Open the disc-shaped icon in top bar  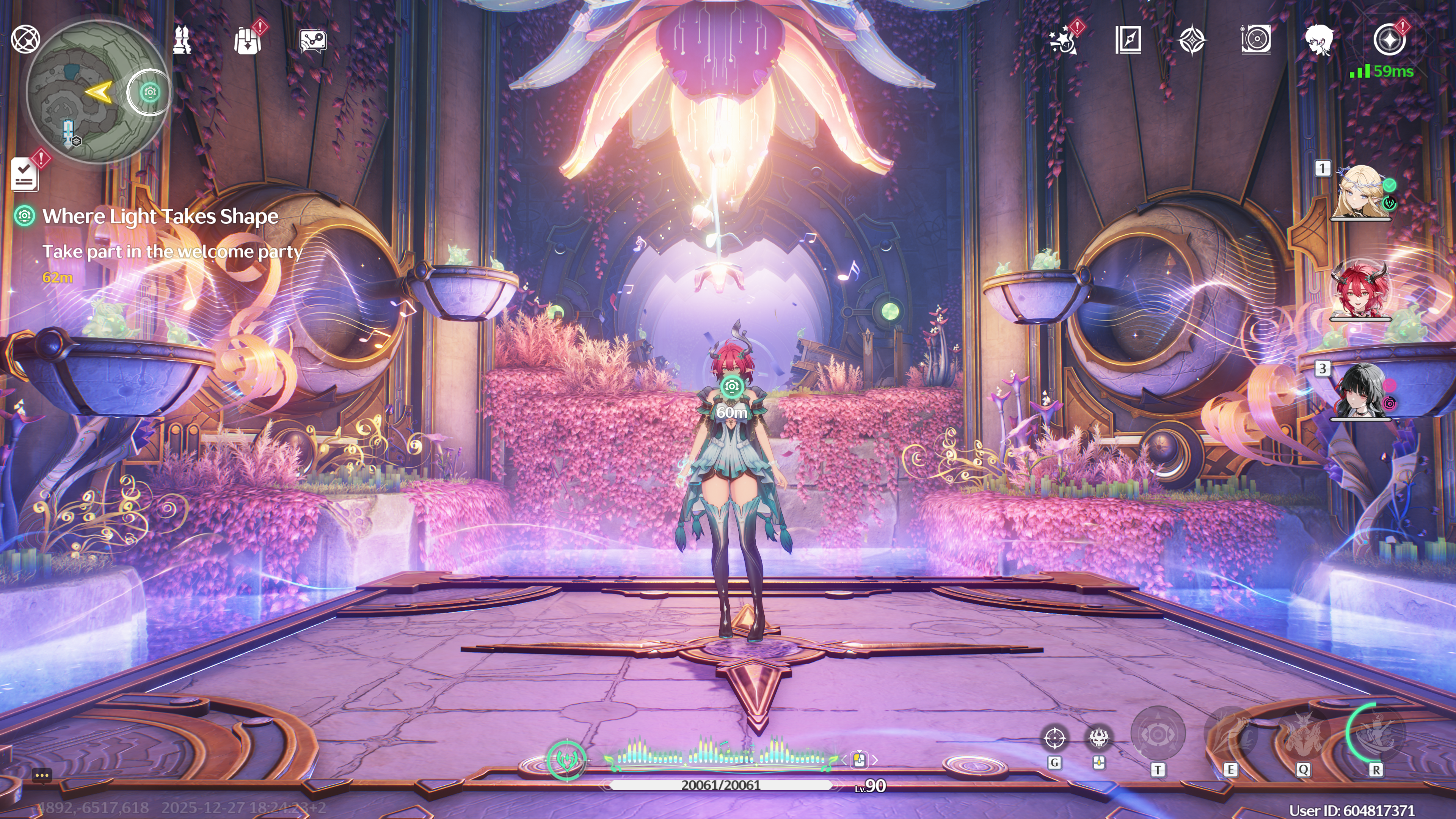[x=1256, y=40]
